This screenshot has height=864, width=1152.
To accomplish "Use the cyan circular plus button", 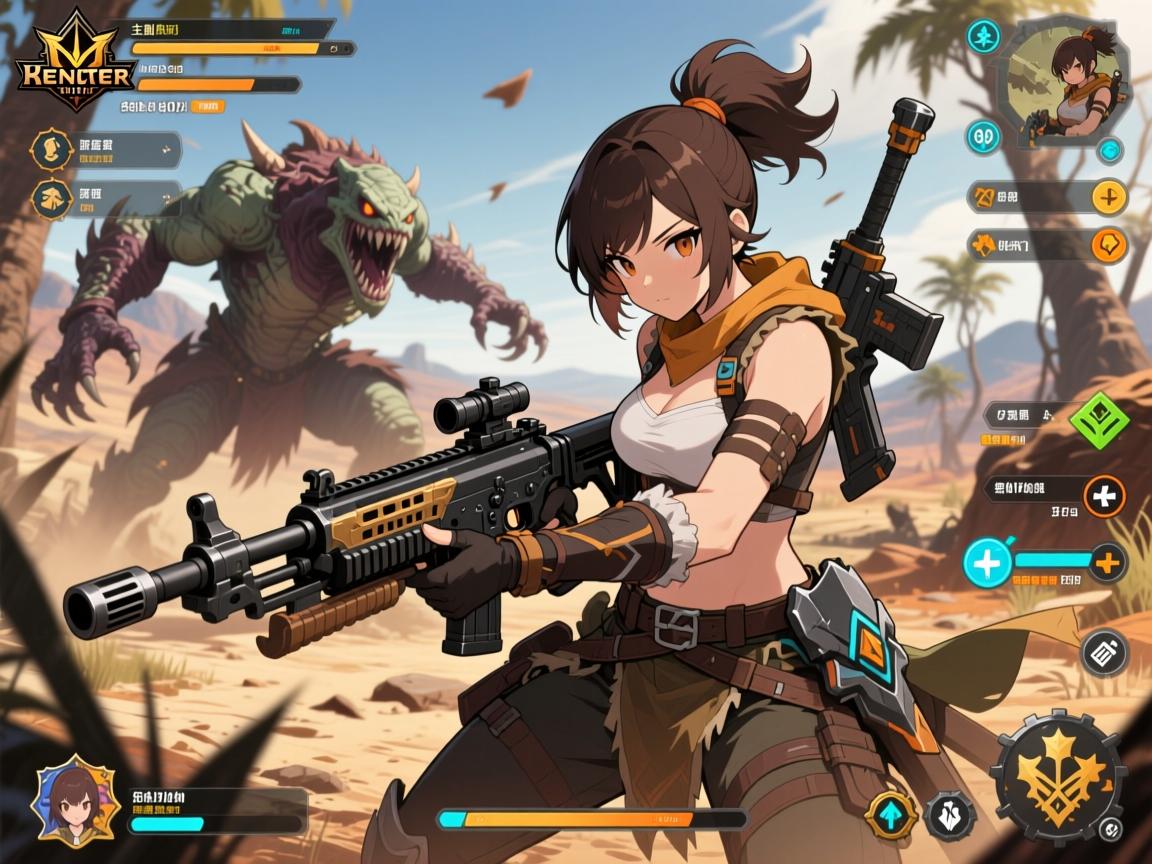I will tap(985, 562).
